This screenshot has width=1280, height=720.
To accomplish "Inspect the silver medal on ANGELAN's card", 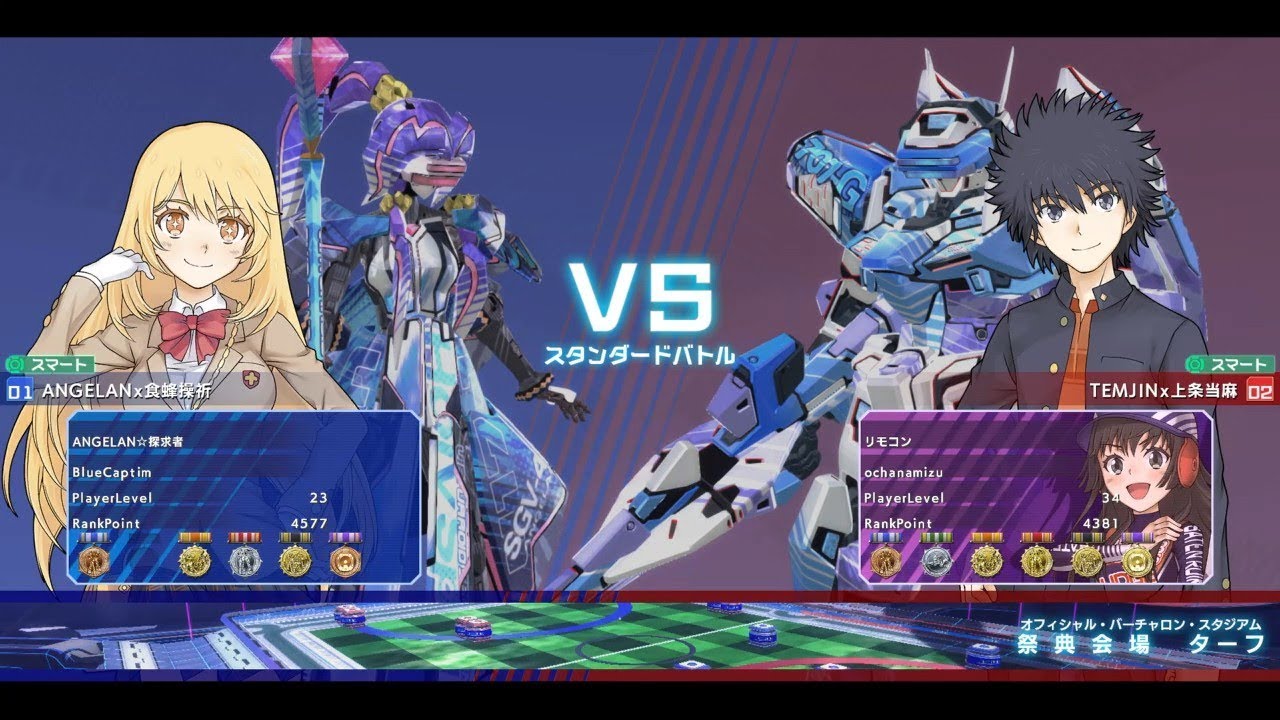I will point(246,560).
